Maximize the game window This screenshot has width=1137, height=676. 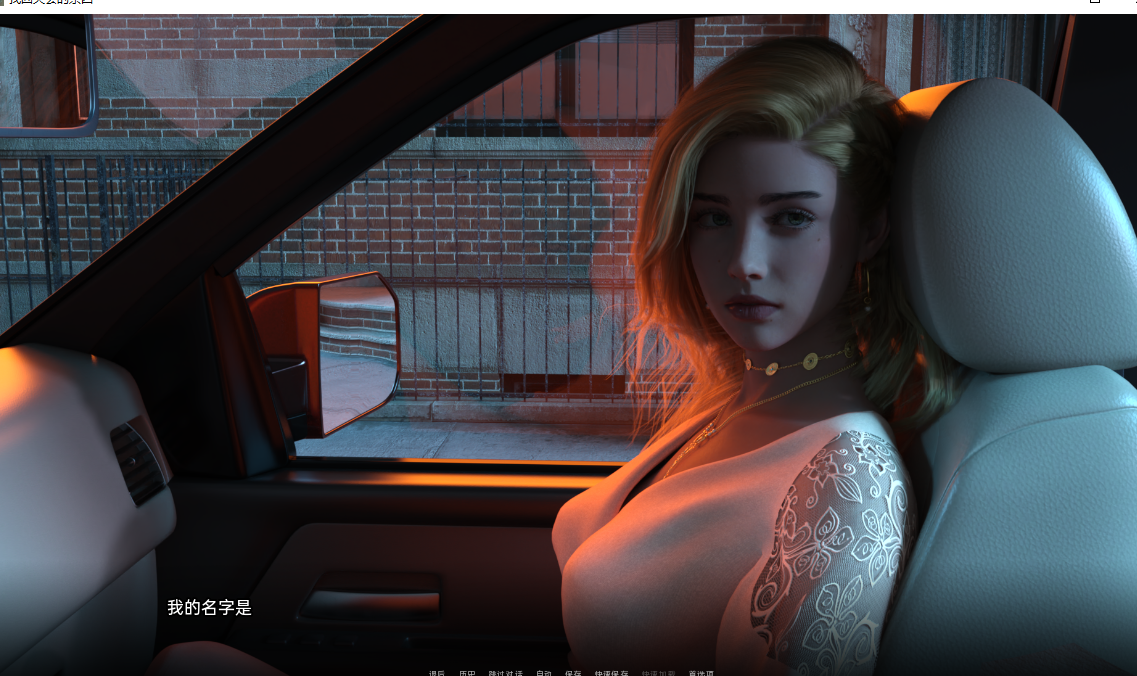point(1095,3)
